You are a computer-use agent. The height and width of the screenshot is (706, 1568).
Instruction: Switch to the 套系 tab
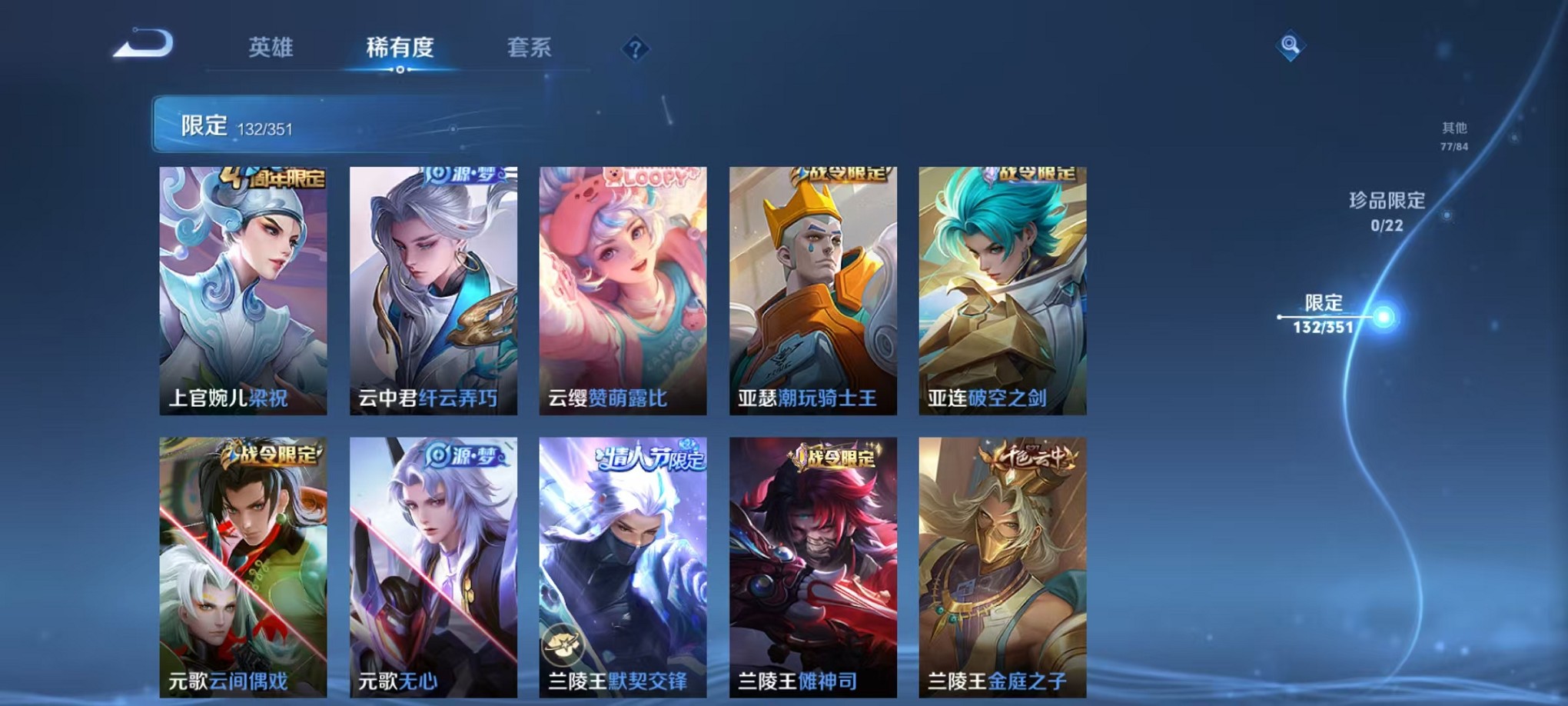(527, 48)
